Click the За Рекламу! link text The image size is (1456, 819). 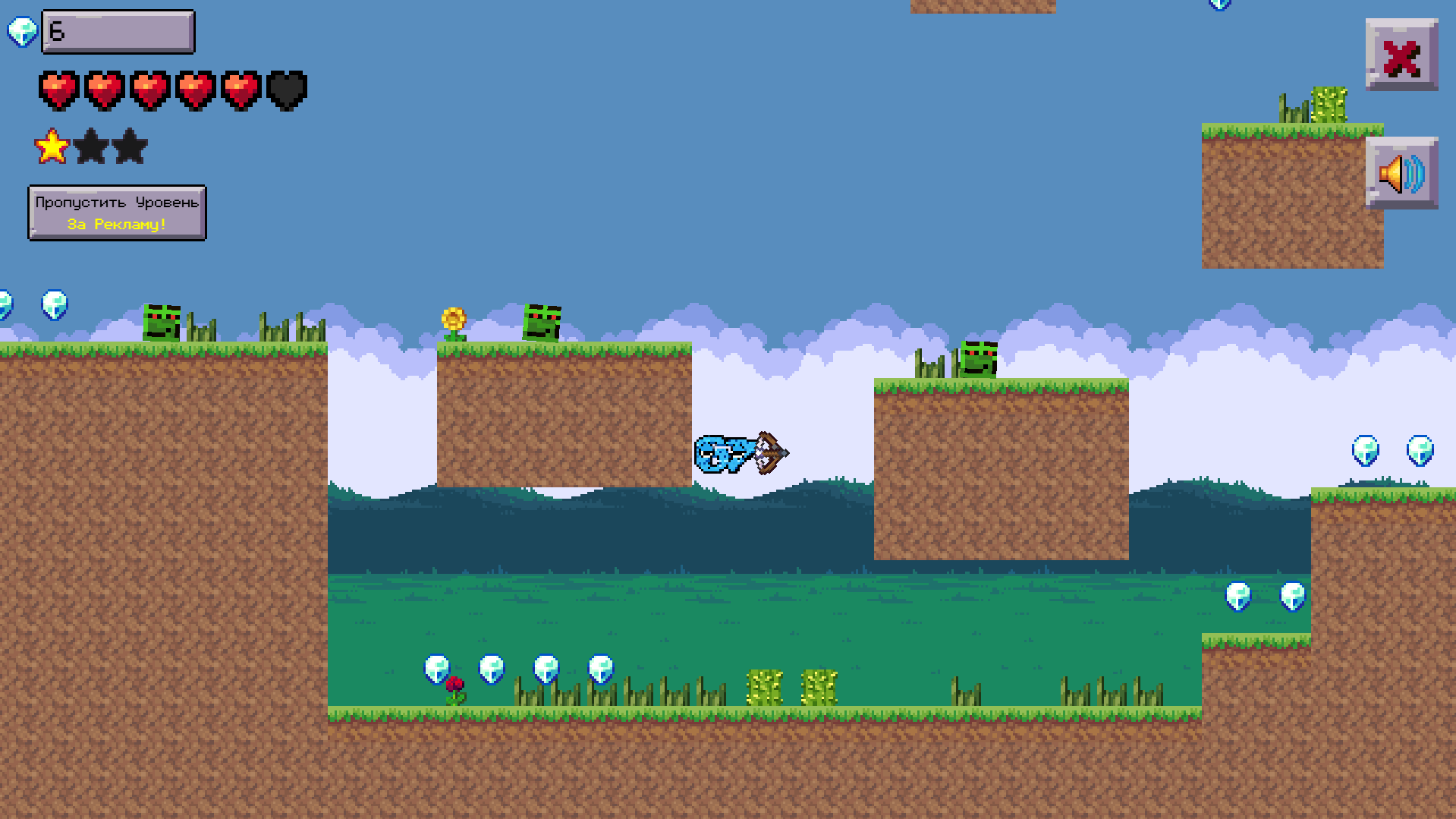115,224
